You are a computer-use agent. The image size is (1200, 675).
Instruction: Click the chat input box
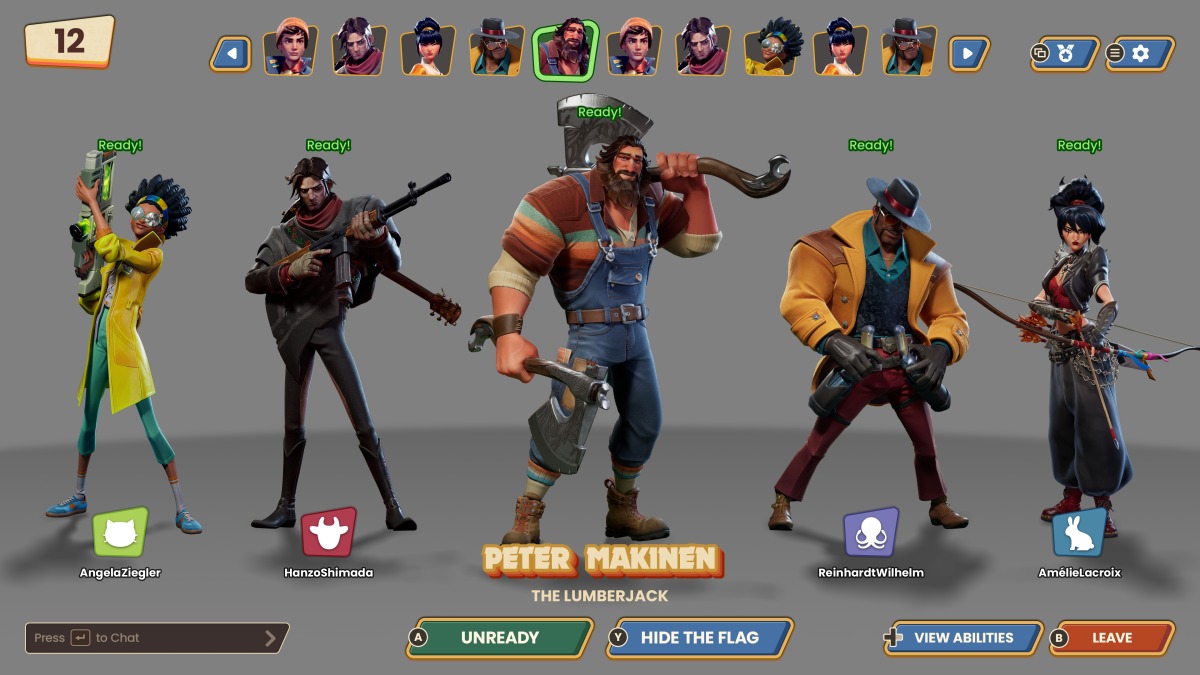pyautogui.click(x=157, y=638)
